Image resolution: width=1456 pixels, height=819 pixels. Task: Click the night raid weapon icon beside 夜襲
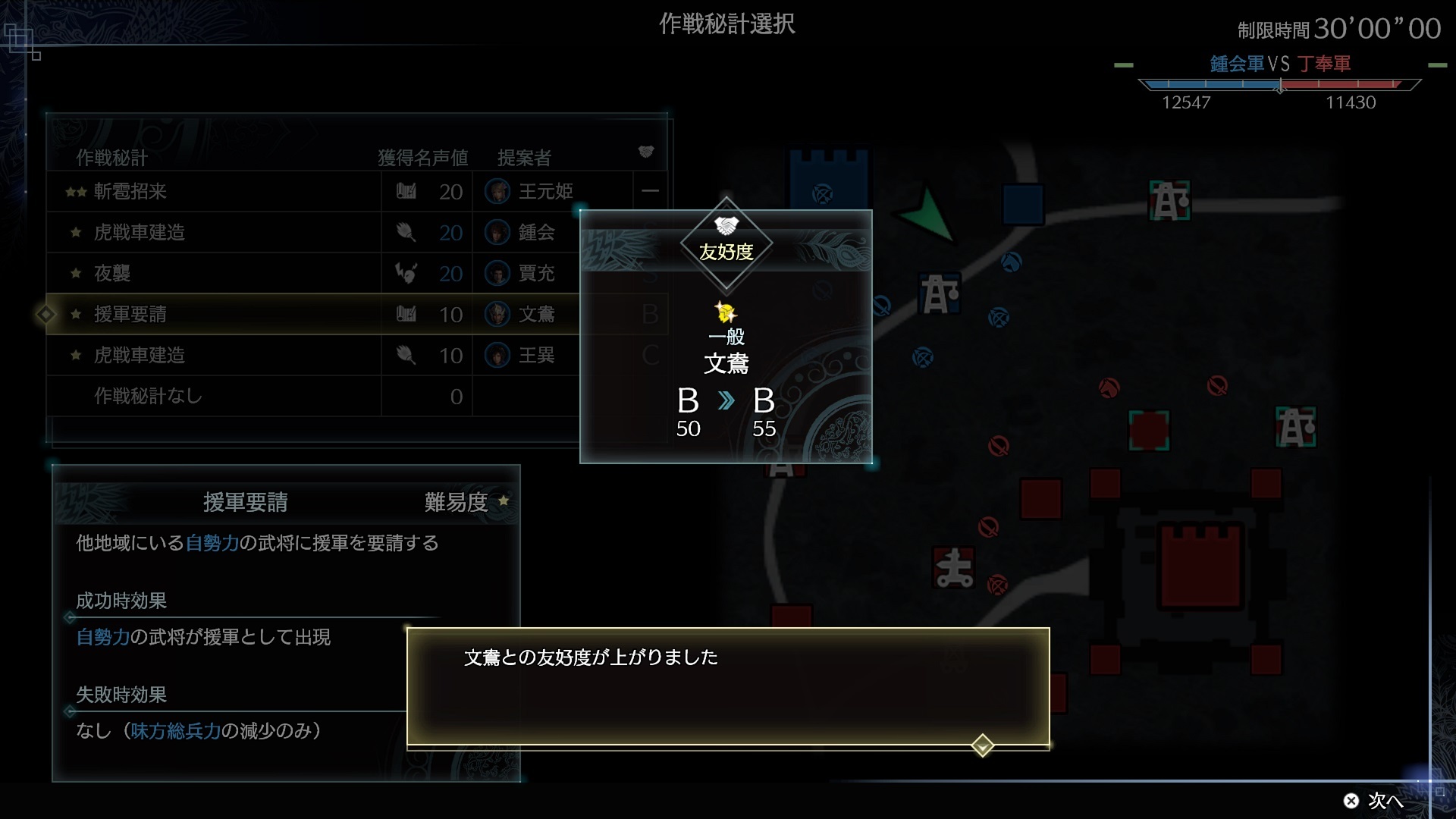coord(408,274)
